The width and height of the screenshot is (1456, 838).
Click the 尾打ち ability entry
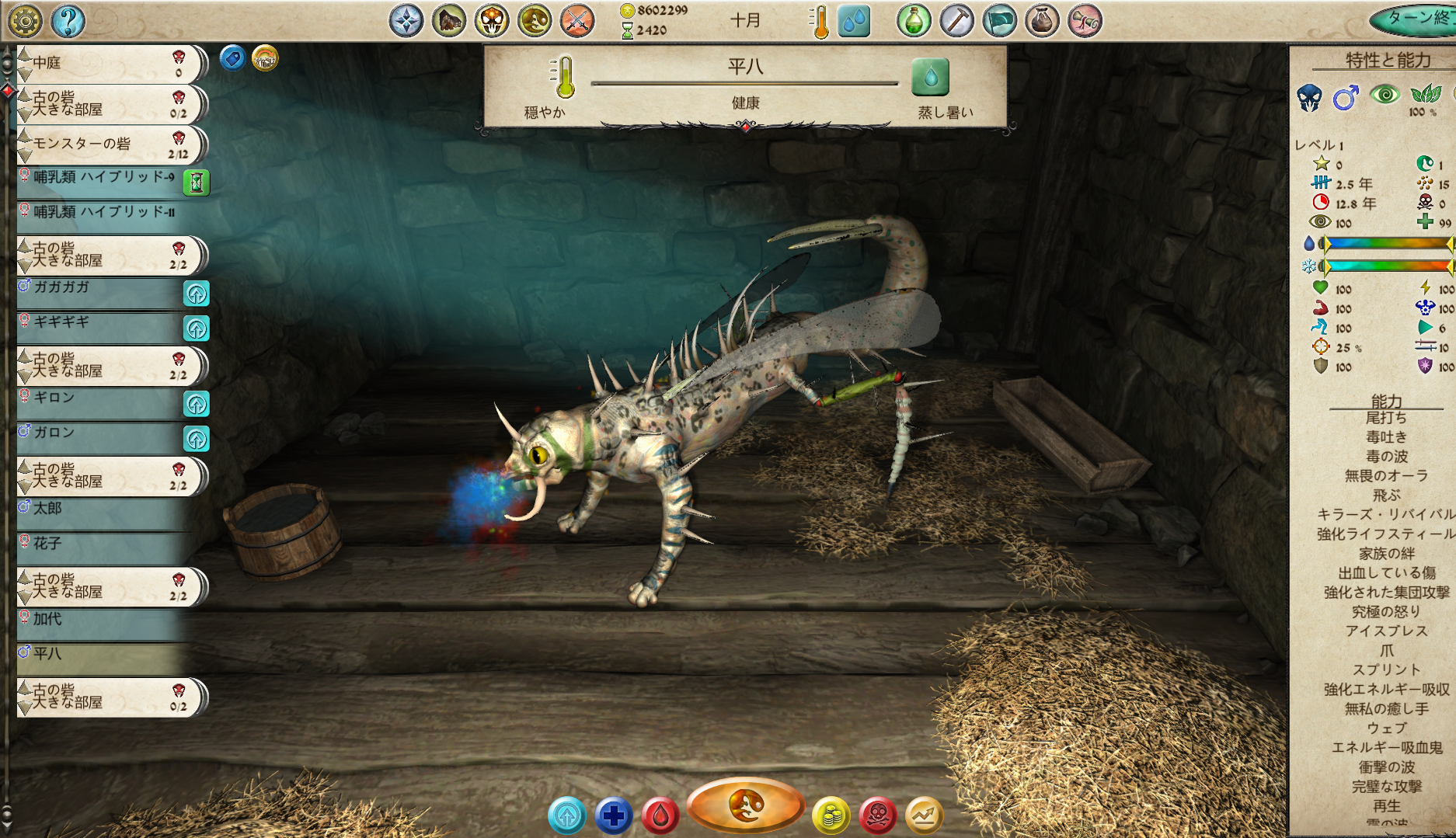pos(1386,419)
